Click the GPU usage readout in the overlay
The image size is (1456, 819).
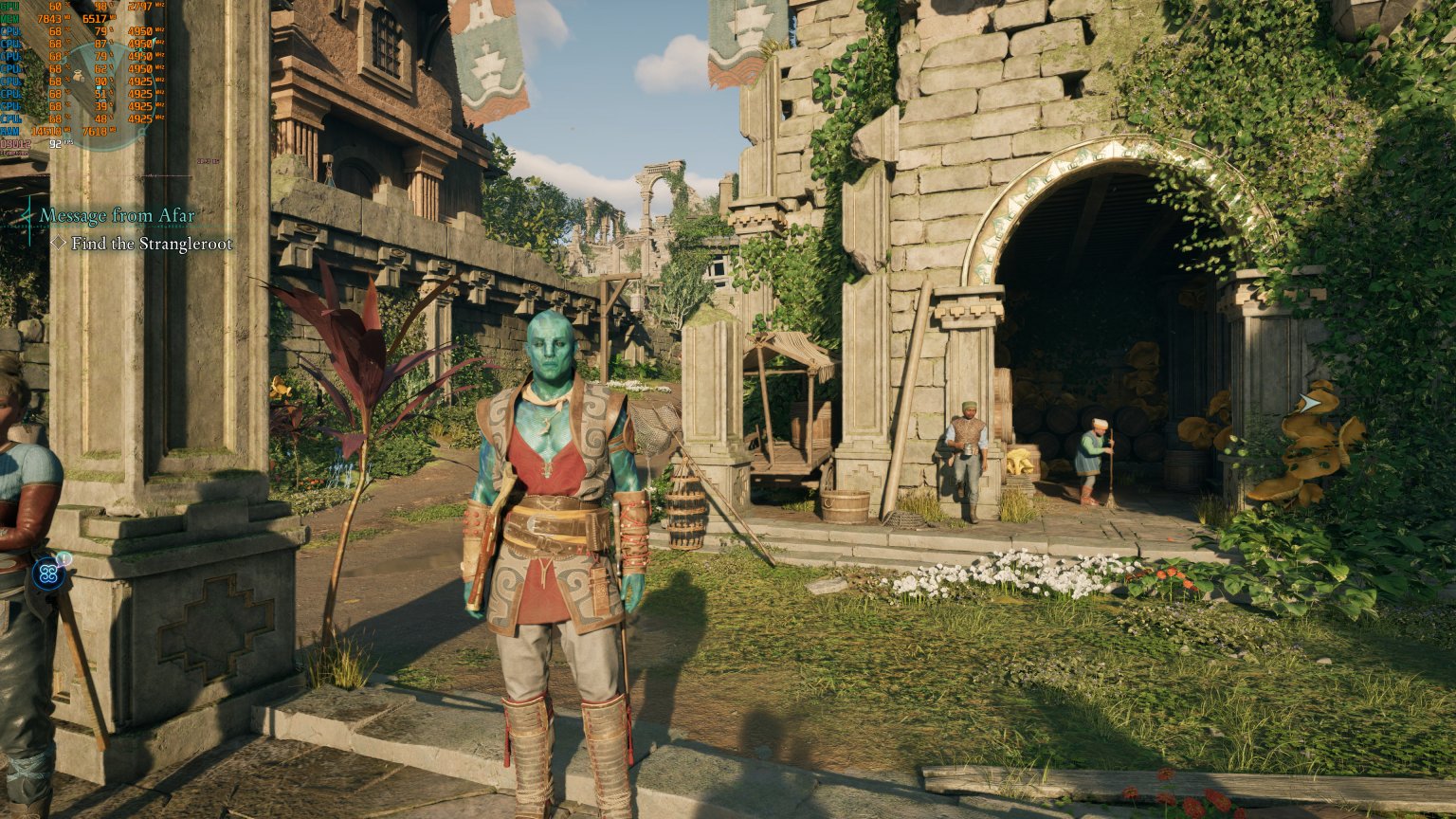pyautogui.click(x=55, y=7)
